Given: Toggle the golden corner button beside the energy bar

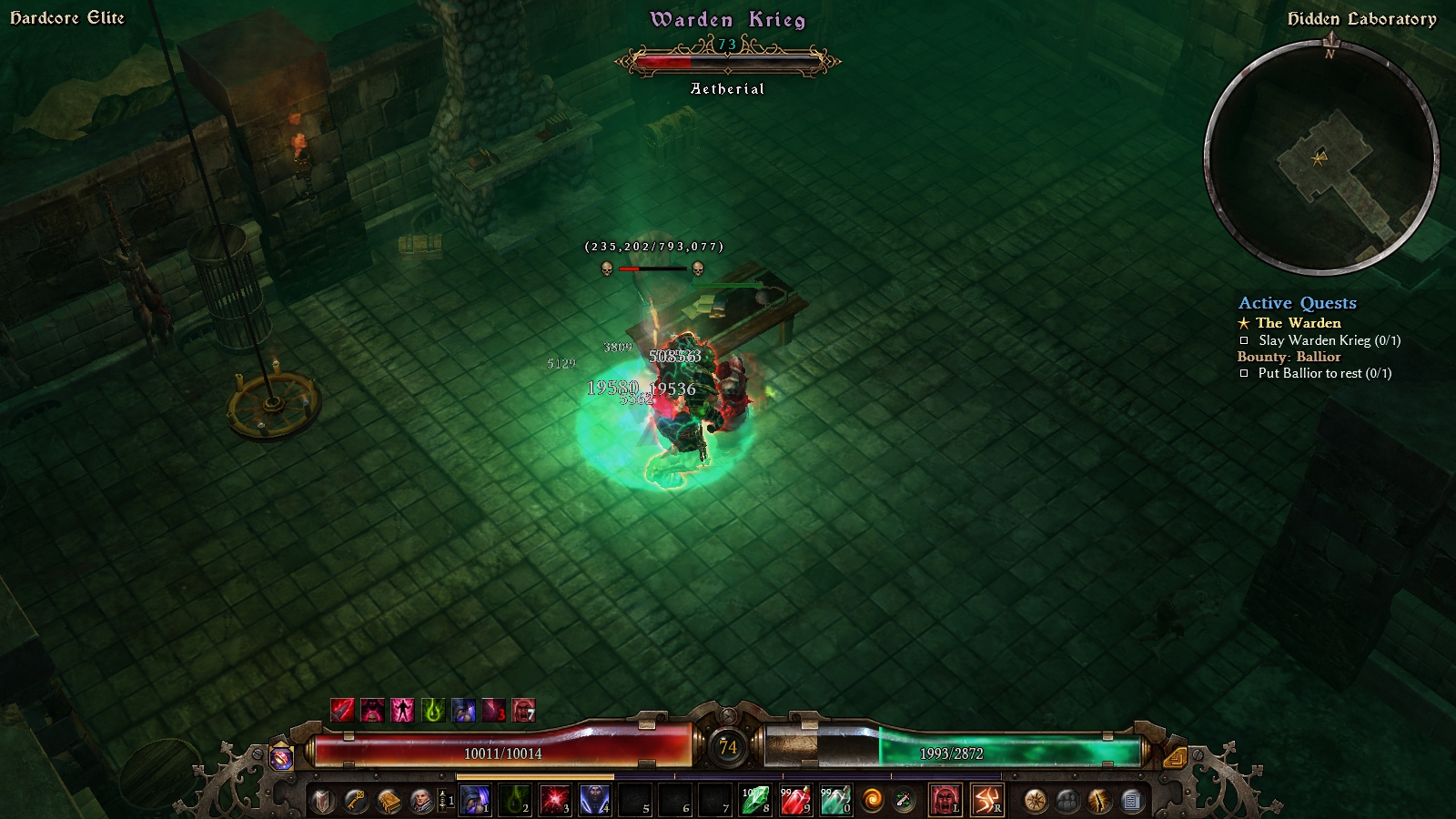Looking at the screenshot, I should [1174, 756].
